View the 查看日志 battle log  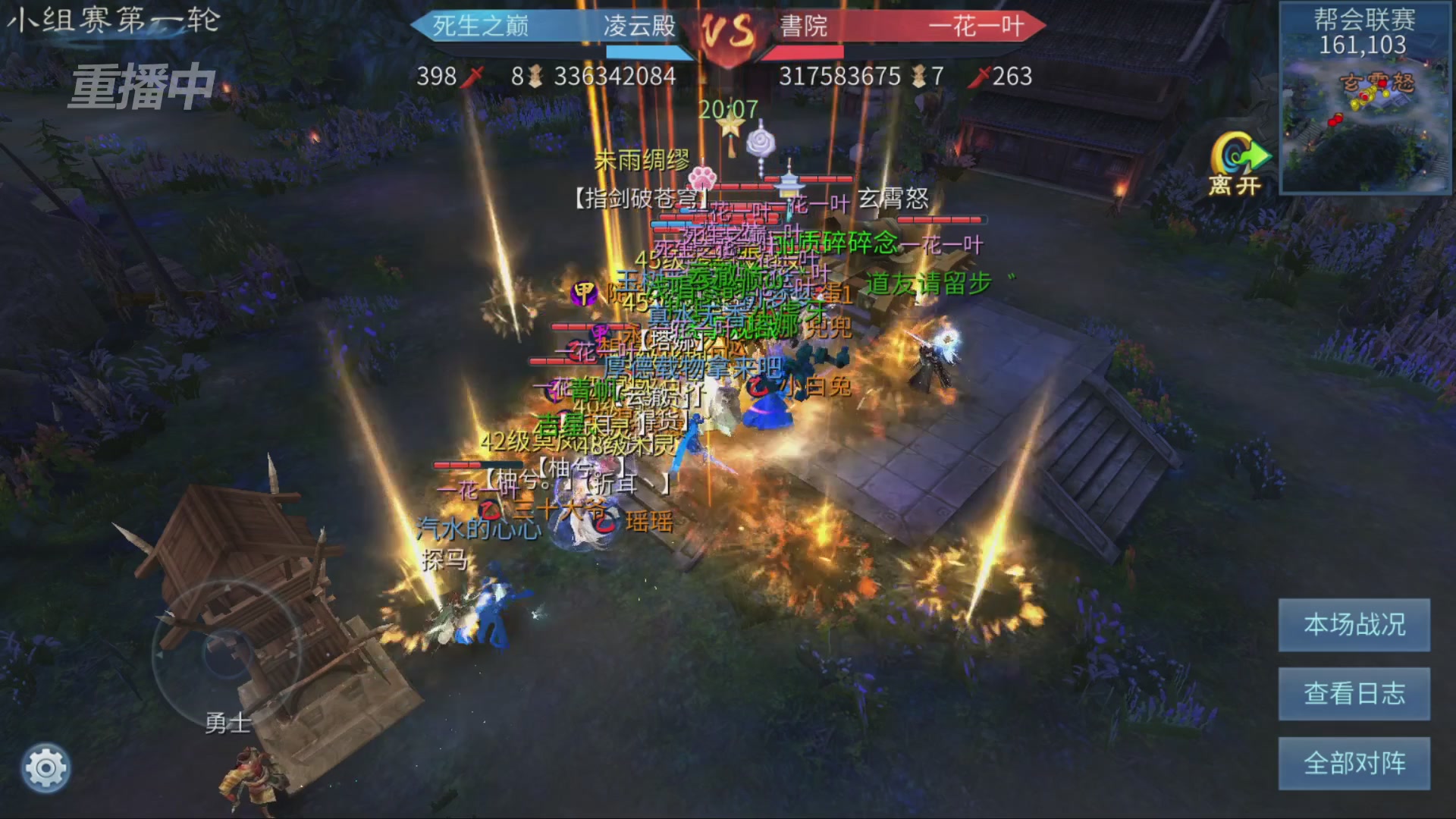1354,694
